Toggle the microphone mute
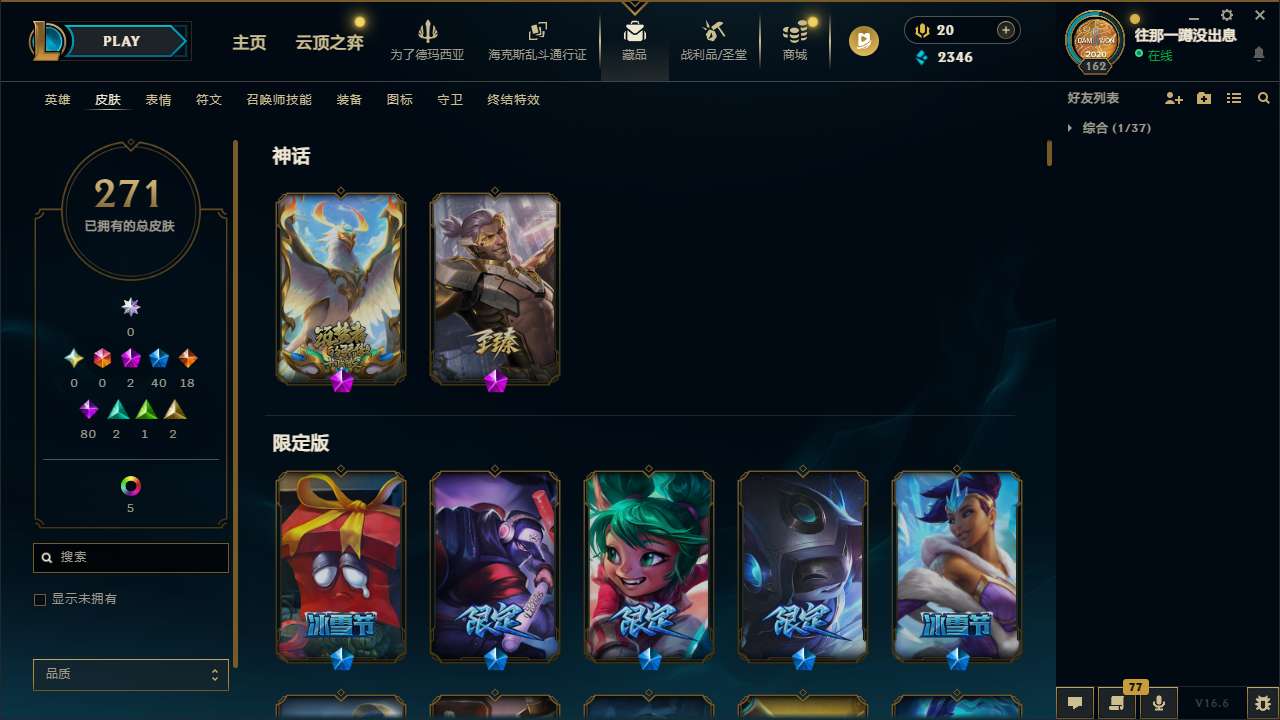1280x720 pixels. (x=1158, y=703)
